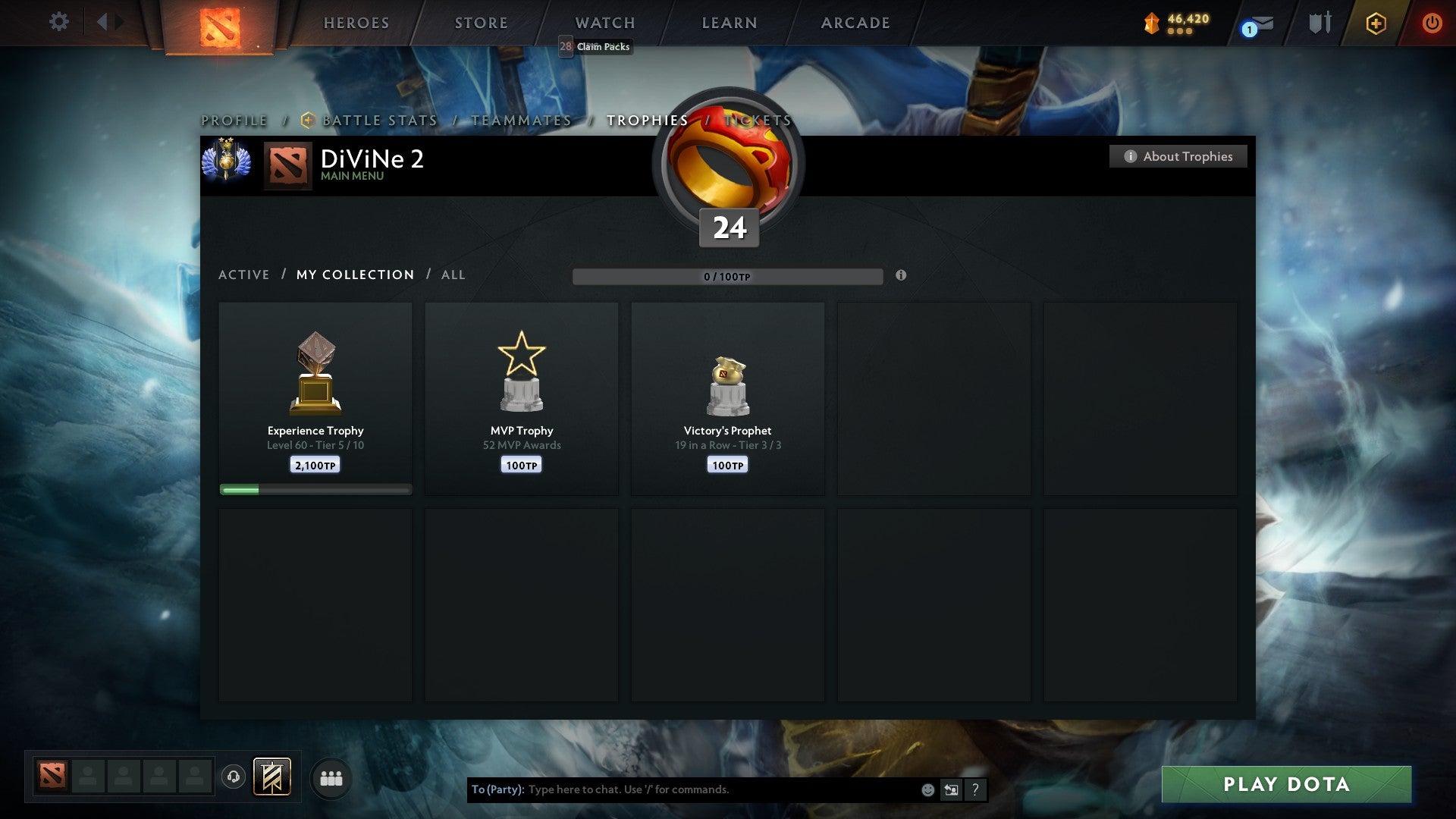Open the settings gear icon
Viewport: 1456px width, 819px height.
(x=58, y=22)
